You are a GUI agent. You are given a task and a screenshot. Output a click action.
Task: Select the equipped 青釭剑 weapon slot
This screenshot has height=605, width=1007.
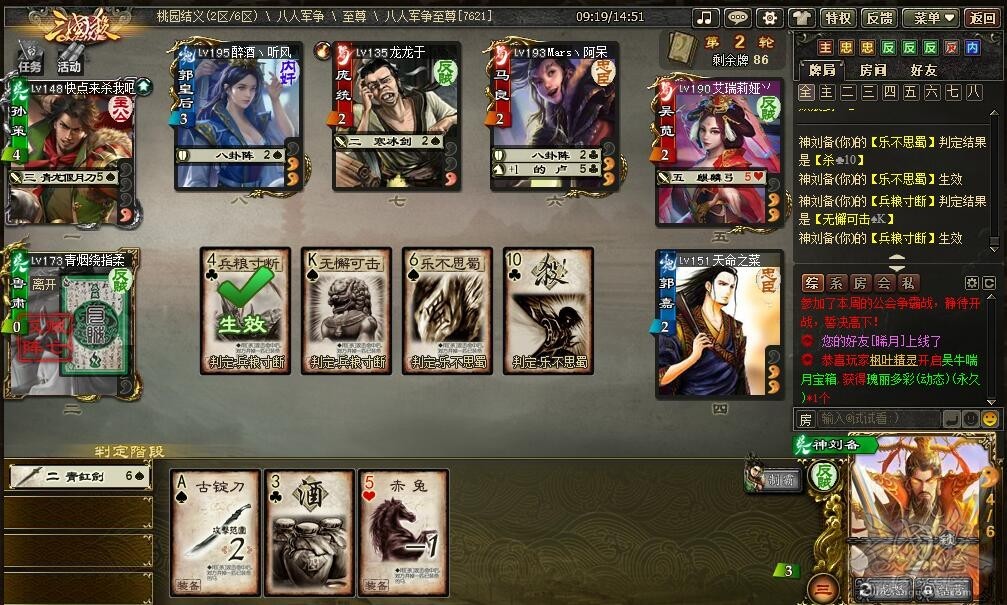click(x=78, y=478)
